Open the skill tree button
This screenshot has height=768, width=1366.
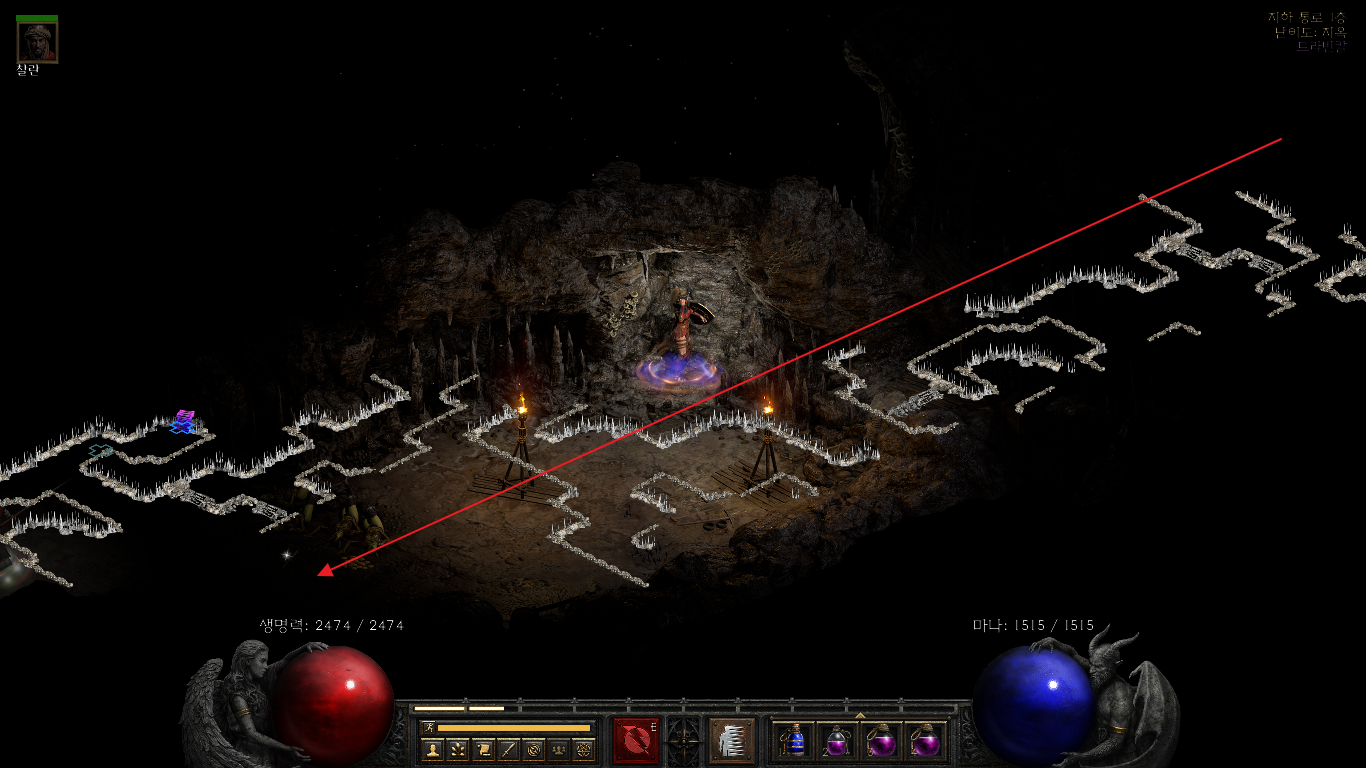point(458,749)
